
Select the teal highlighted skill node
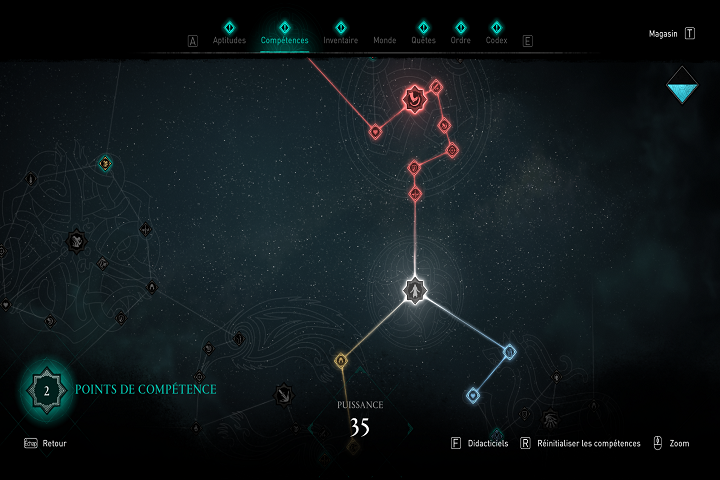105,163
